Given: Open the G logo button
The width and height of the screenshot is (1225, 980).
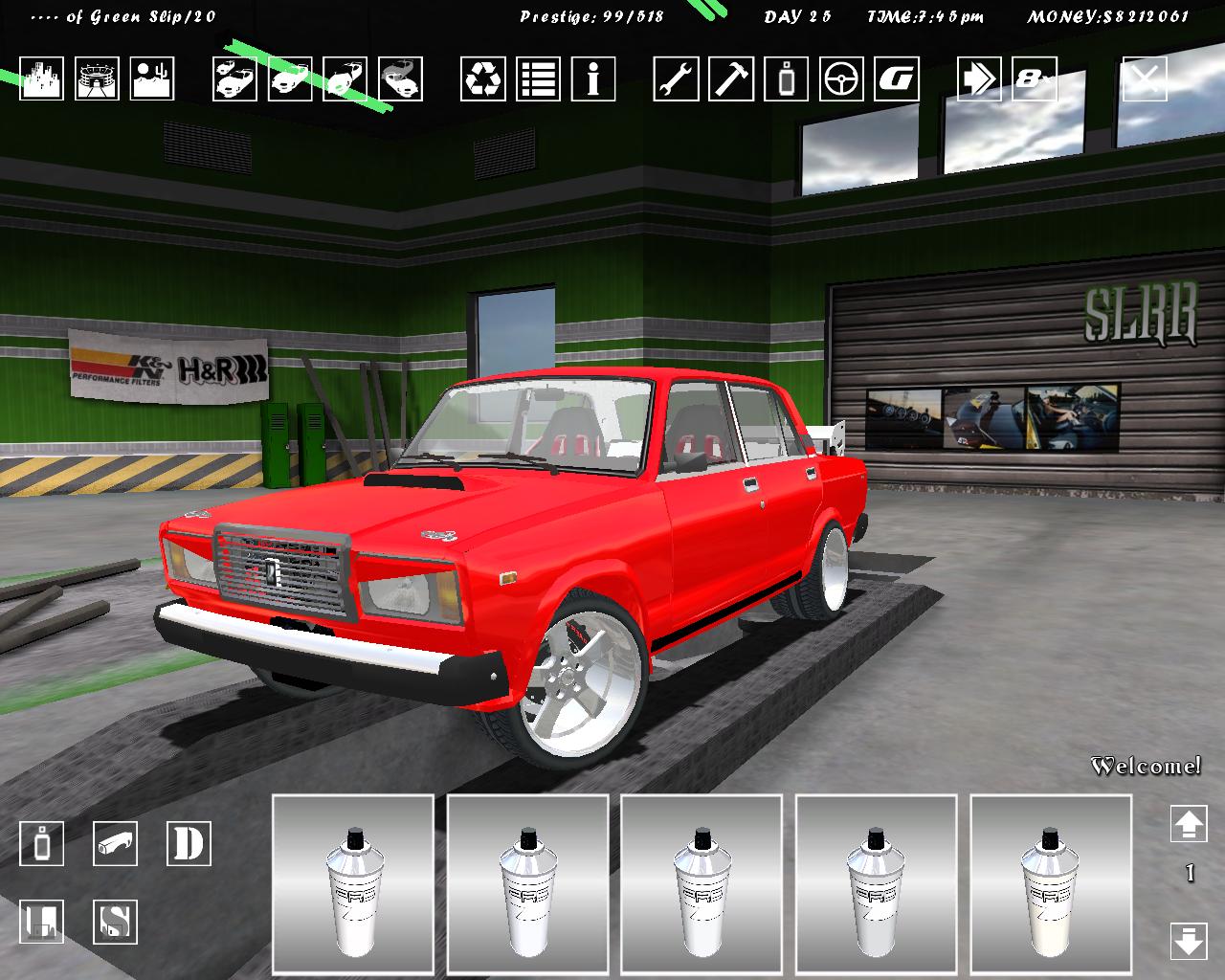Looking at the screenshot, I should click(x=897, y=78).
